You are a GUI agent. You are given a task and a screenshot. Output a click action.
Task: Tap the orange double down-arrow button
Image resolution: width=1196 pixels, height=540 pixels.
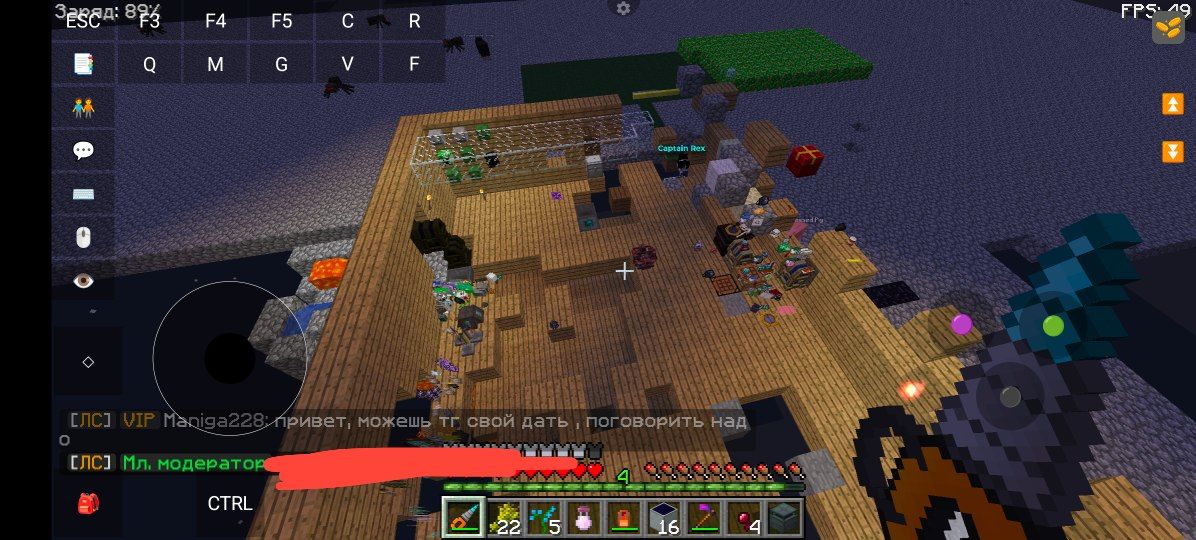1172,152
